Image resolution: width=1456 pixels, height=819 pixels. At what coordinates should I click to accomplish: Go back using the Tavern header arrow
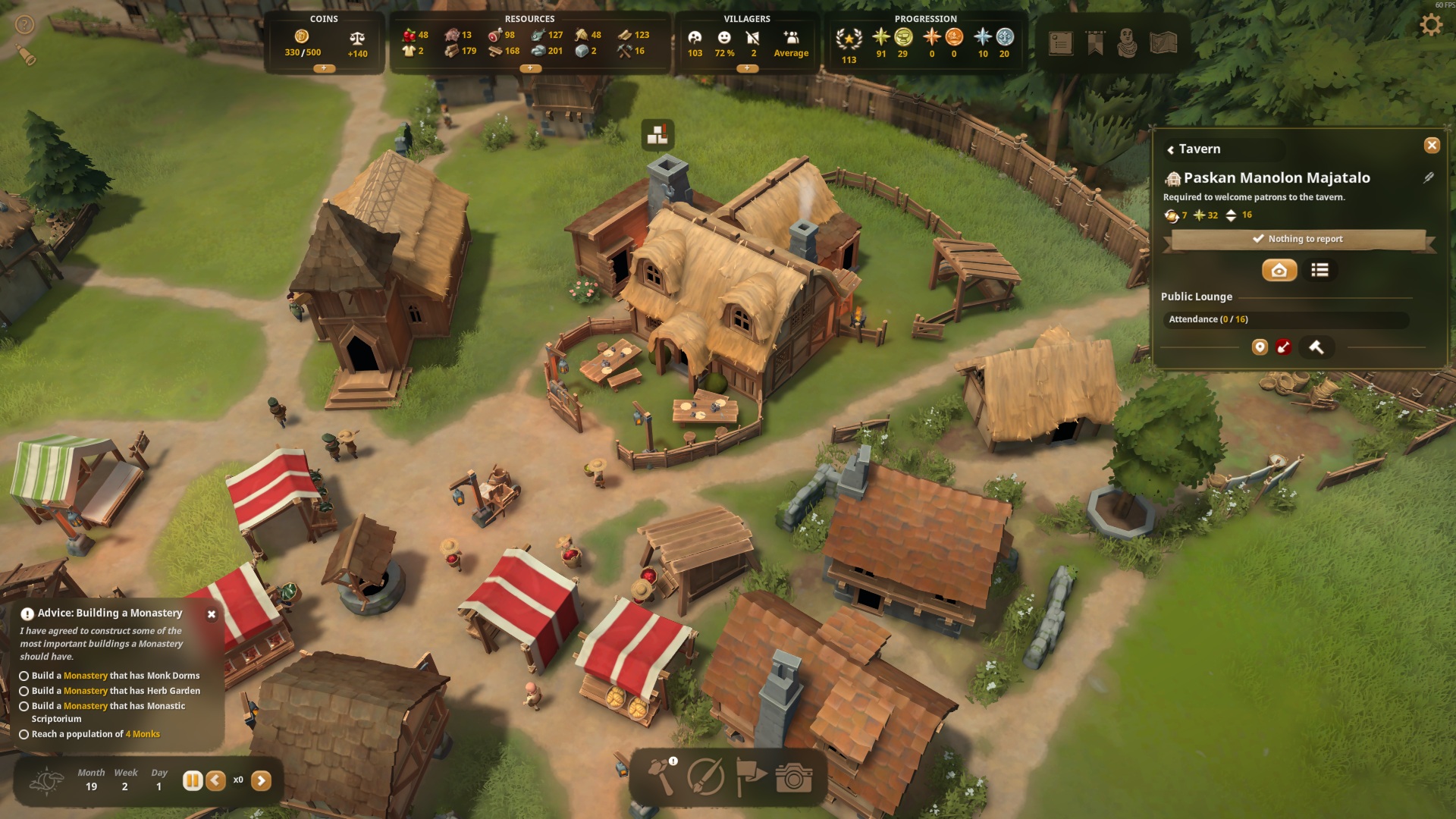[1171, 150]
